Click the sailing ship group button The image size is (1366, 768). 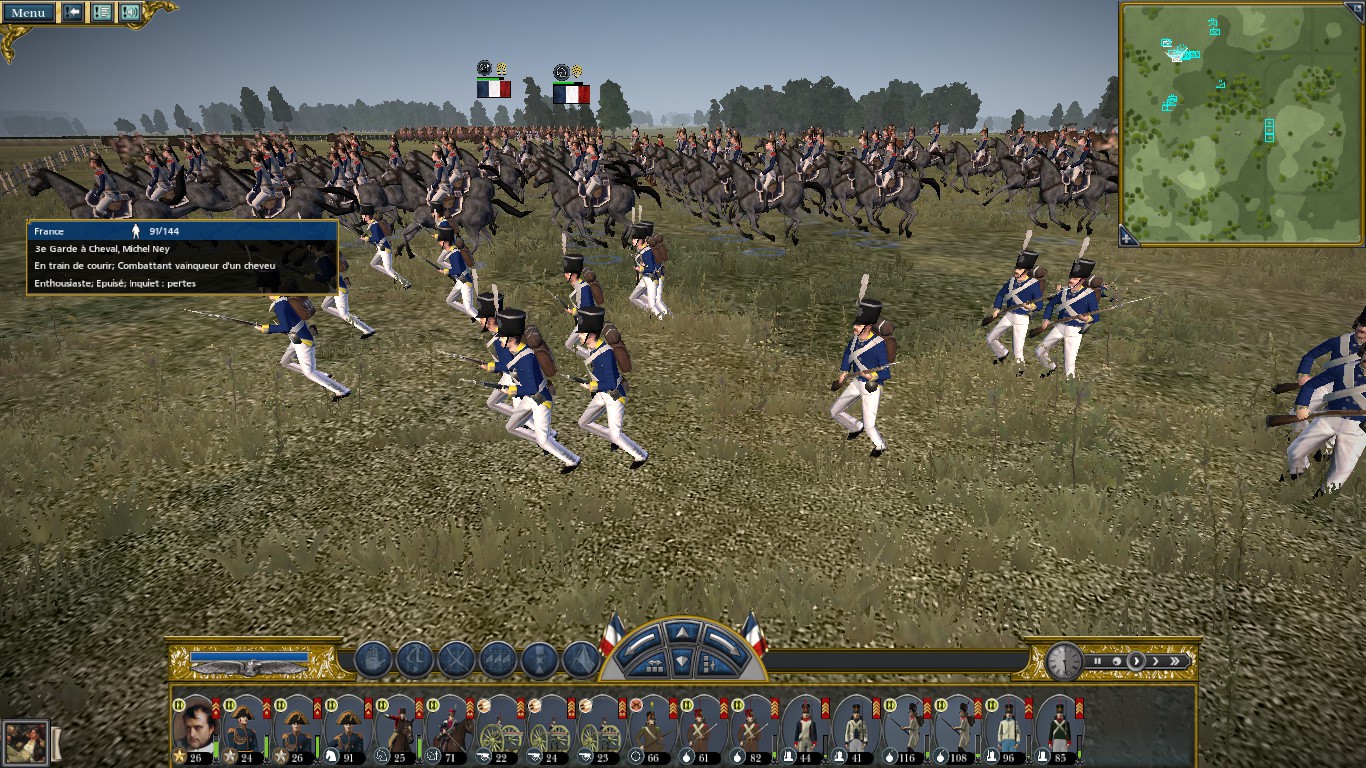click(x=373, y=660)
